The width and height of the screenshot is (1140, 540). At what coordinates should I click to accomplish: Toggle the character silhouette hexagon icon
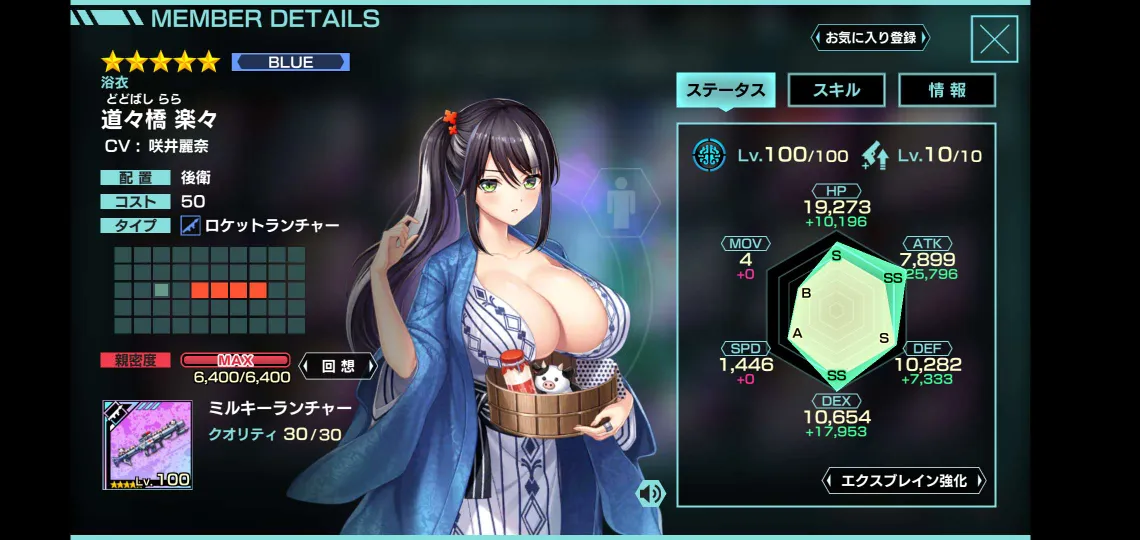pyautogui.click(x=621, y=204)
